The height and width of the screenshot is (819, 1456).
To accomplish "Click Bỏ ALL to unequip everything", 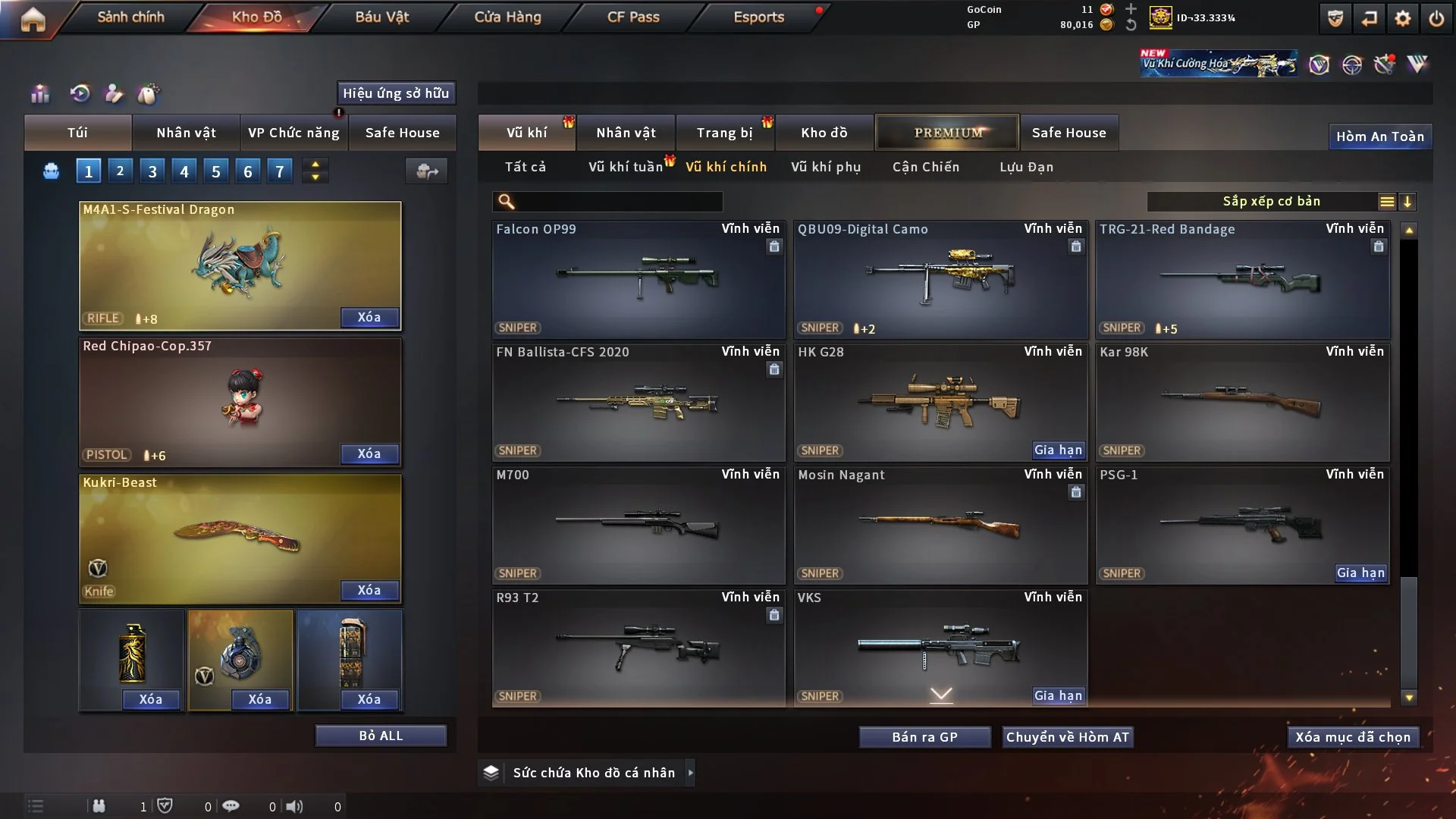I will pos(381,736).
